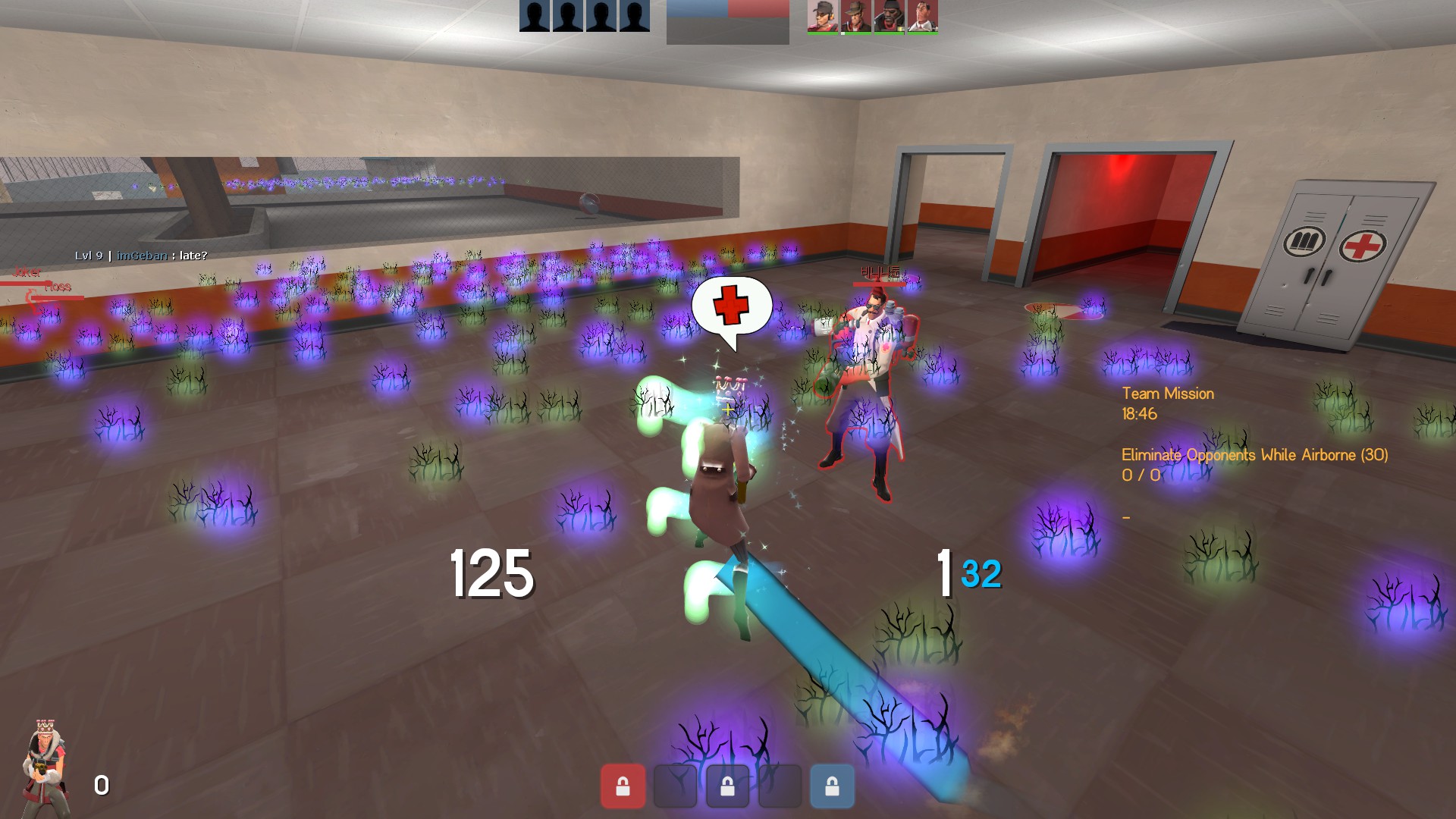Select the Demoman teammate portrait
The image size is (1456, 819).
890,16
